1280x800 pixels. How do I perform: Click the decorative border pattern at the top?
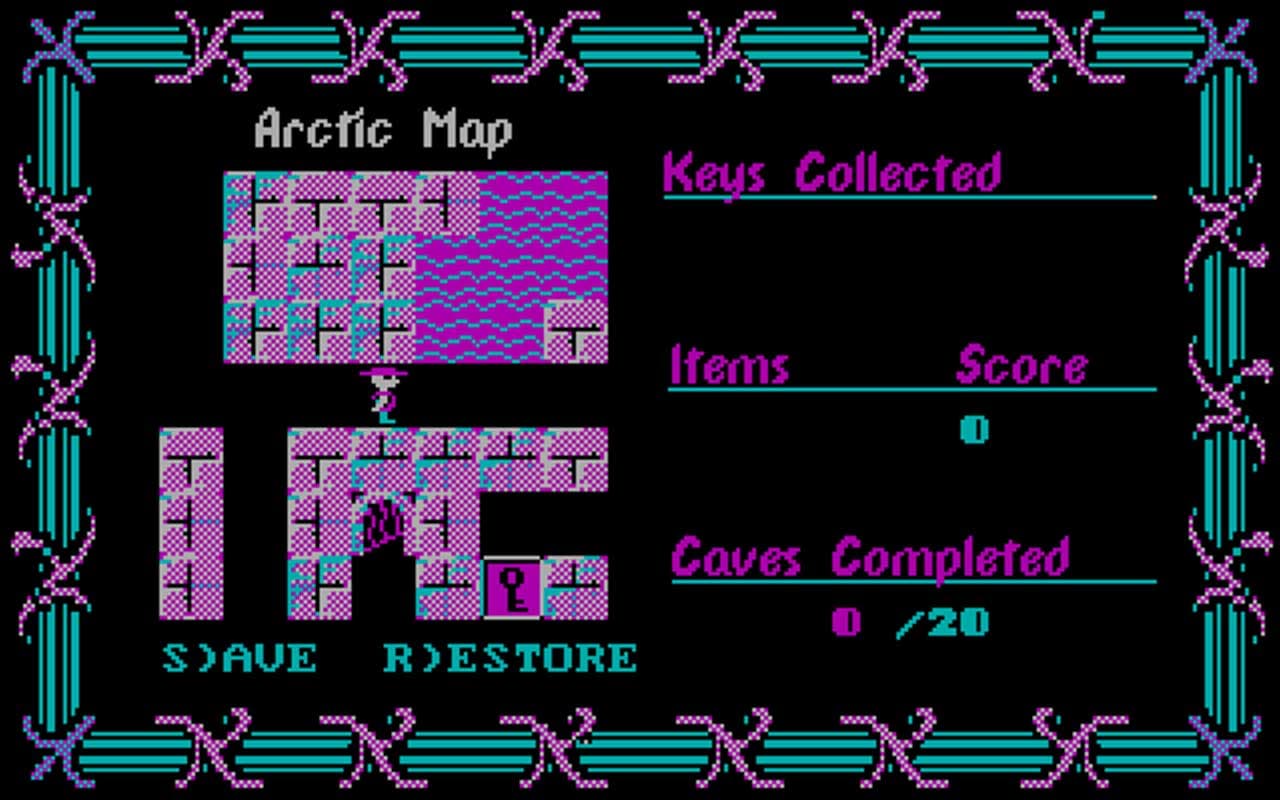[x=640, y=45]
